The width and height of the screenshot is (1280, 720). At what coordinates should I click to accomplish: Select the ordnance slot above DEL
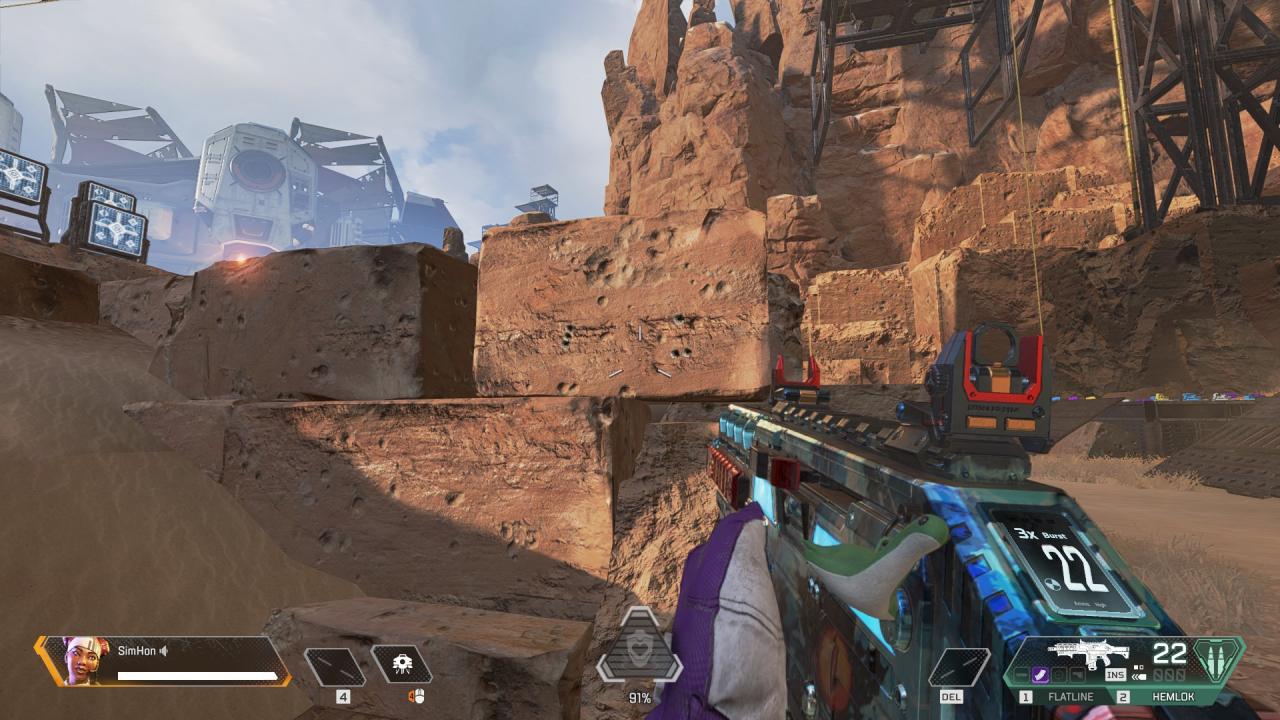959,667
